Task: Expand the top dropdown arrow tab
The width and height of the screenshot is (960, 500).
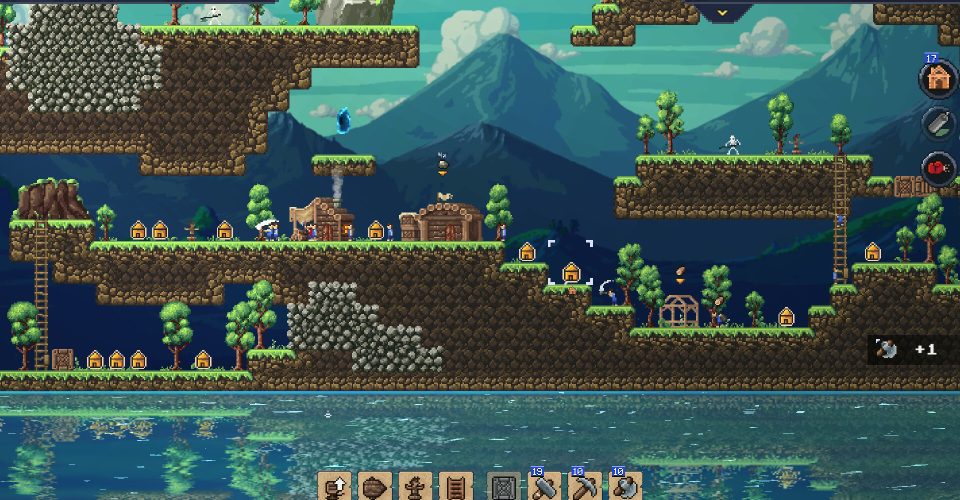Action: tap(727, 12)
